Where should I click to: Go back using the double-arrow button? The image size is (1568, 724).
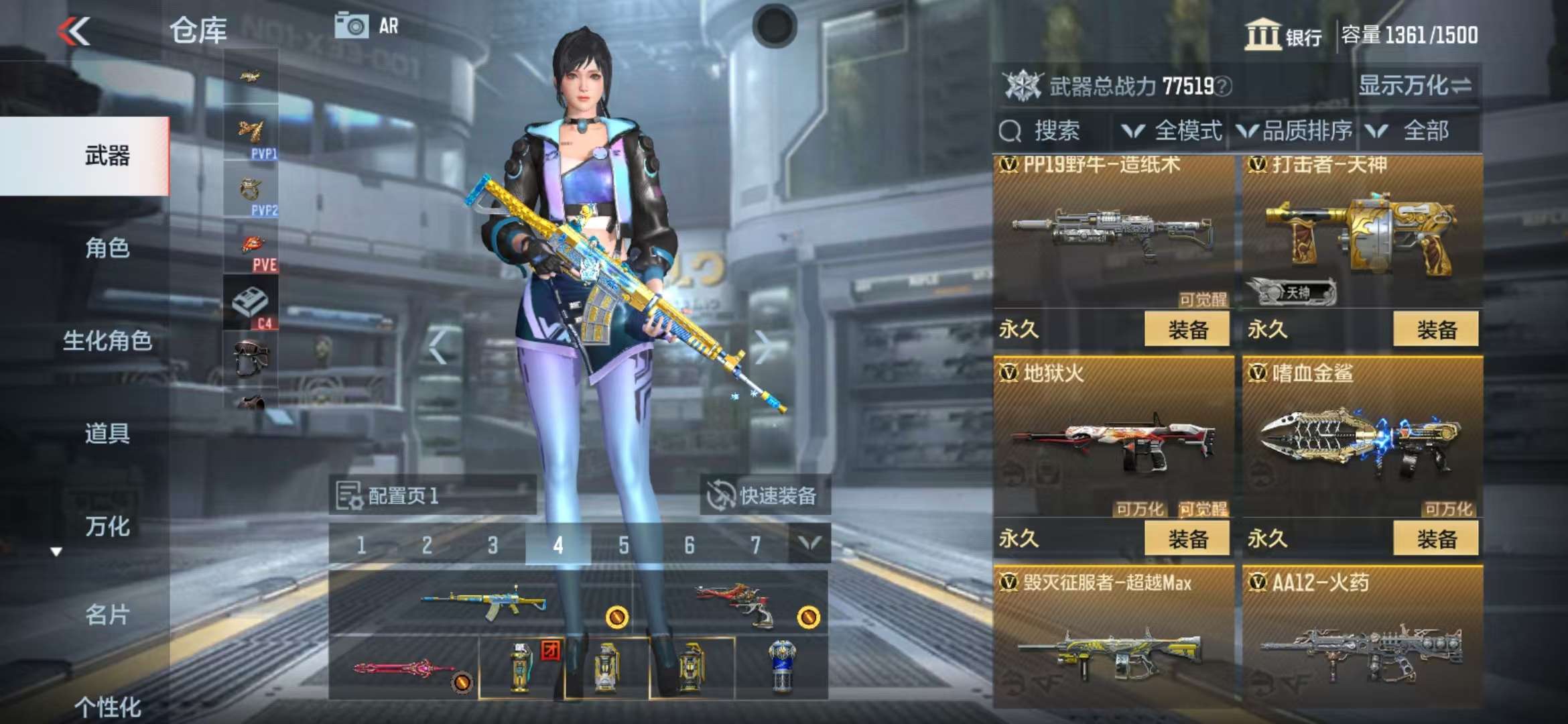coord(74,32)
